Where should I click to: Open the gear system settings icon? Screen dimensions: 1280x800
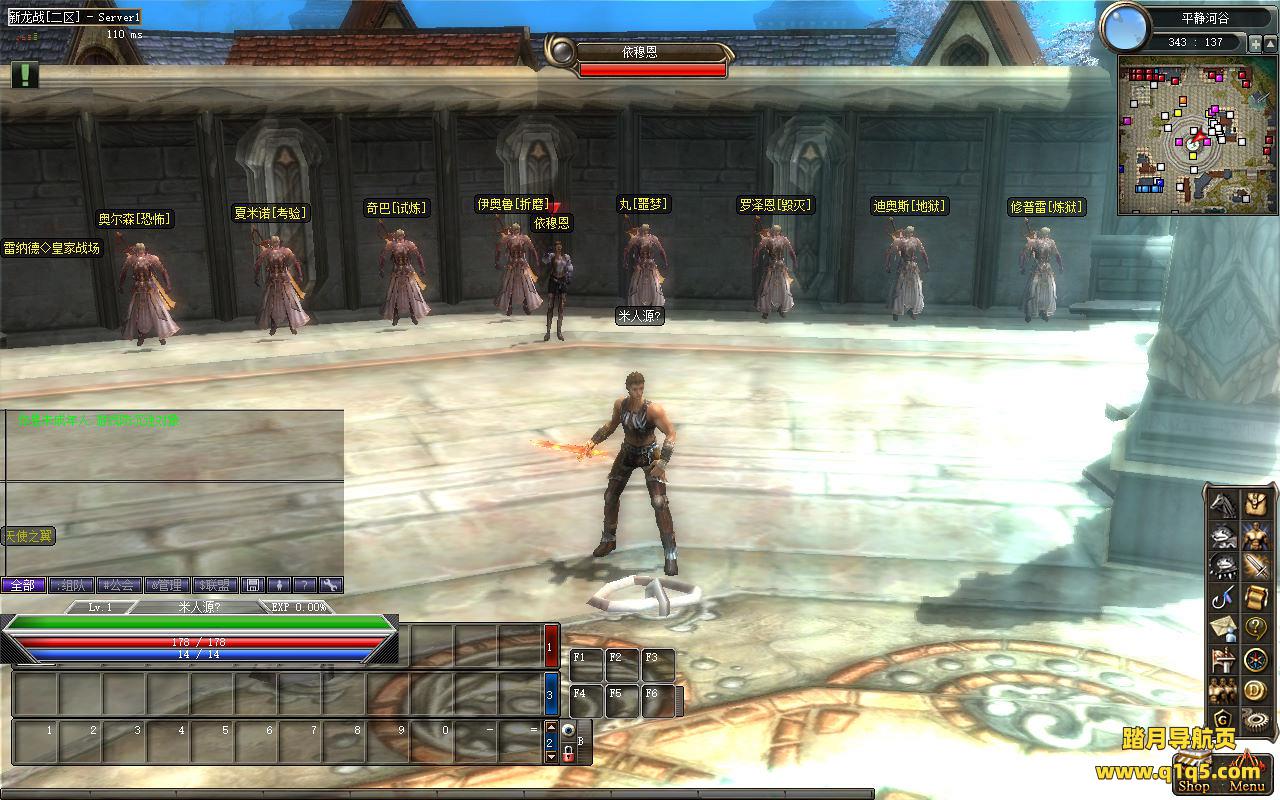pos(1256,718)
